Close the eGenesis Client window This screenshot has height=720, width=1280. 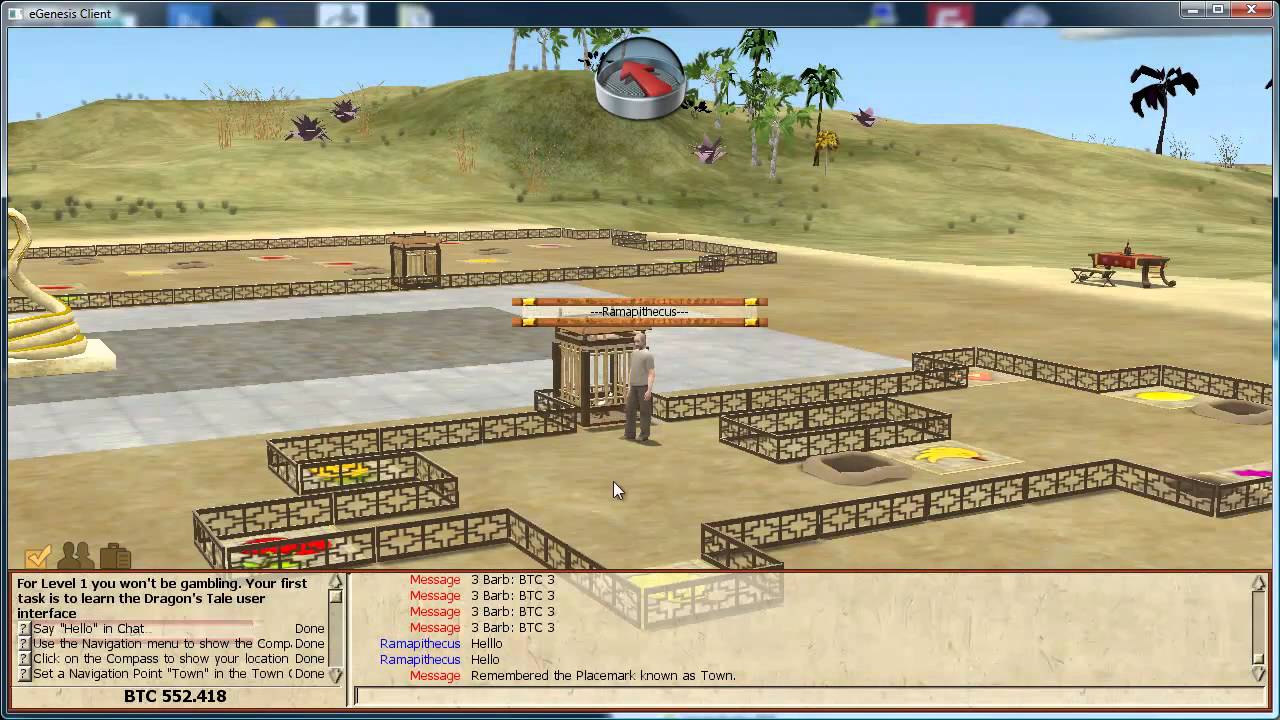point(1250,10)
